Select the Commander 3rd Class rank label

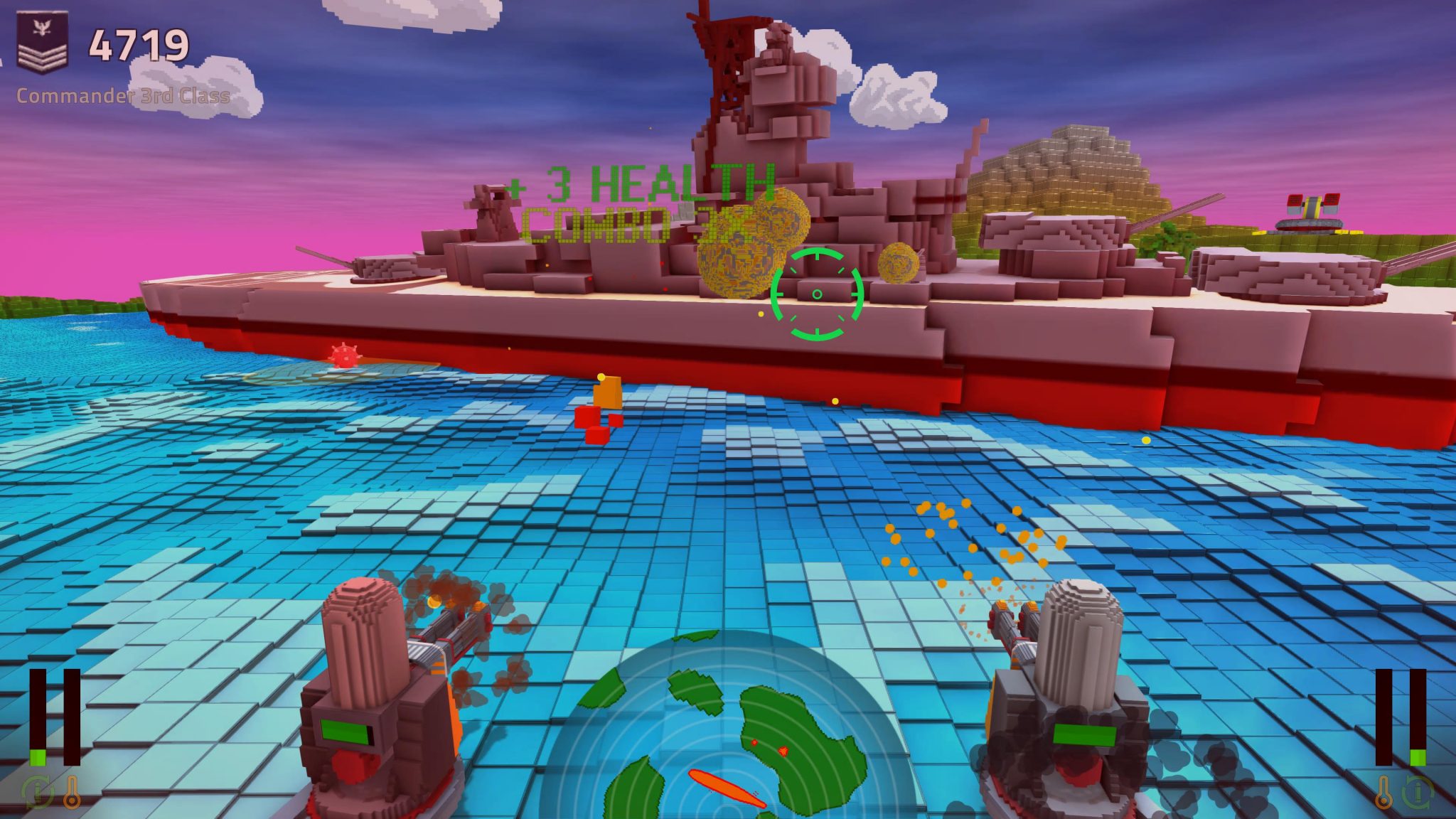pos(121,95)
